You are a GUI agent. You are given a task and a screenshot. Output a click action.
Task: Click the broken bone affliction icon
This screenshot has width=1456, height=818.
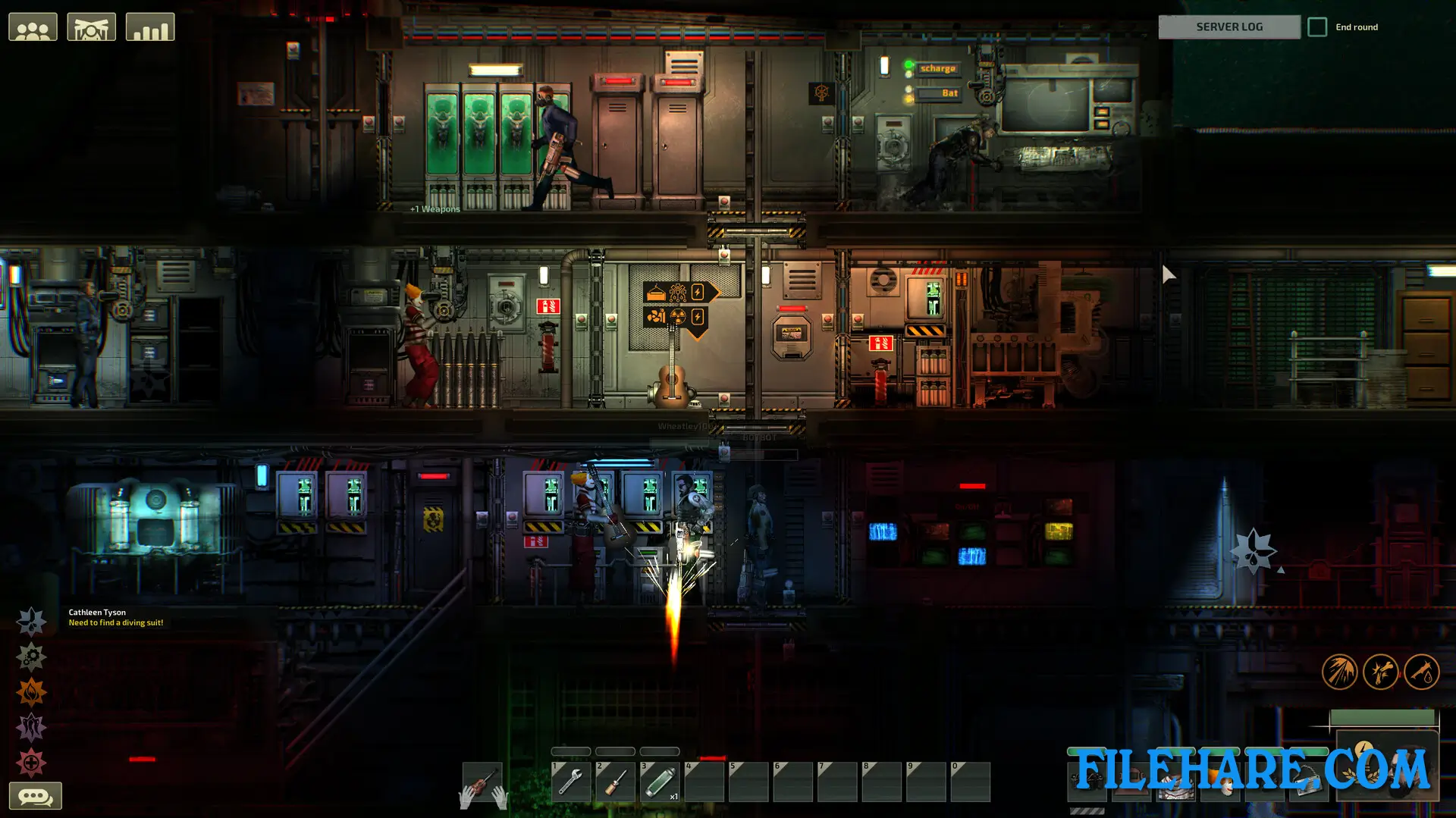[x=1380, y=672]
